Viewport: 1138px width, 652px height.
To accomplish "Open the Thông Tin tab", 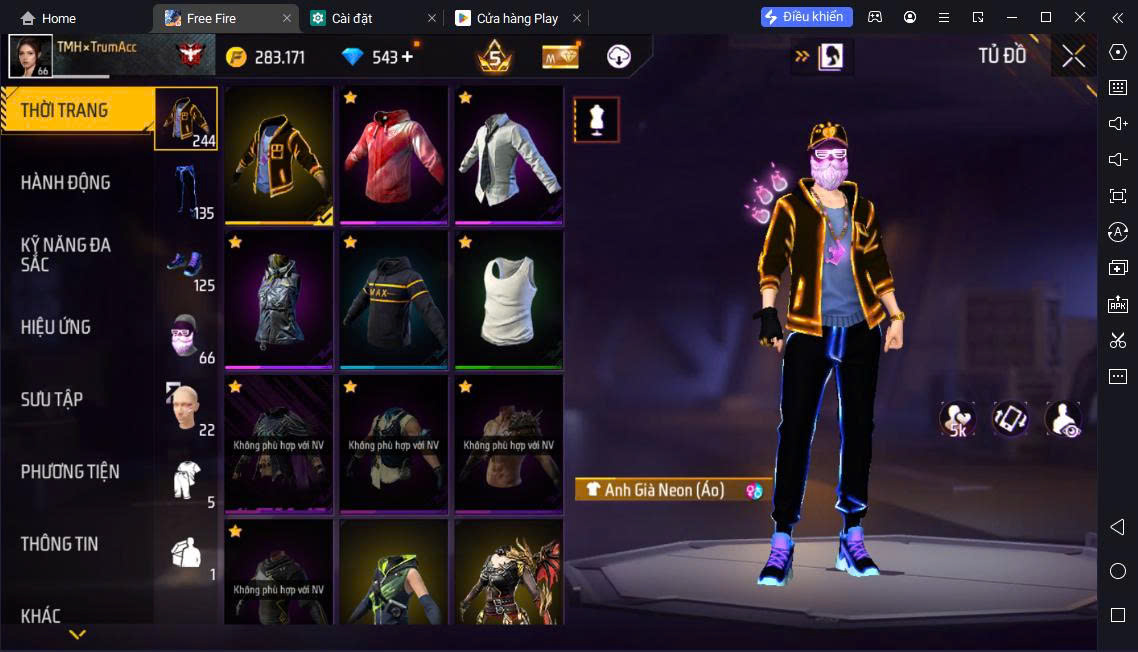I will [x=60, y=544].
